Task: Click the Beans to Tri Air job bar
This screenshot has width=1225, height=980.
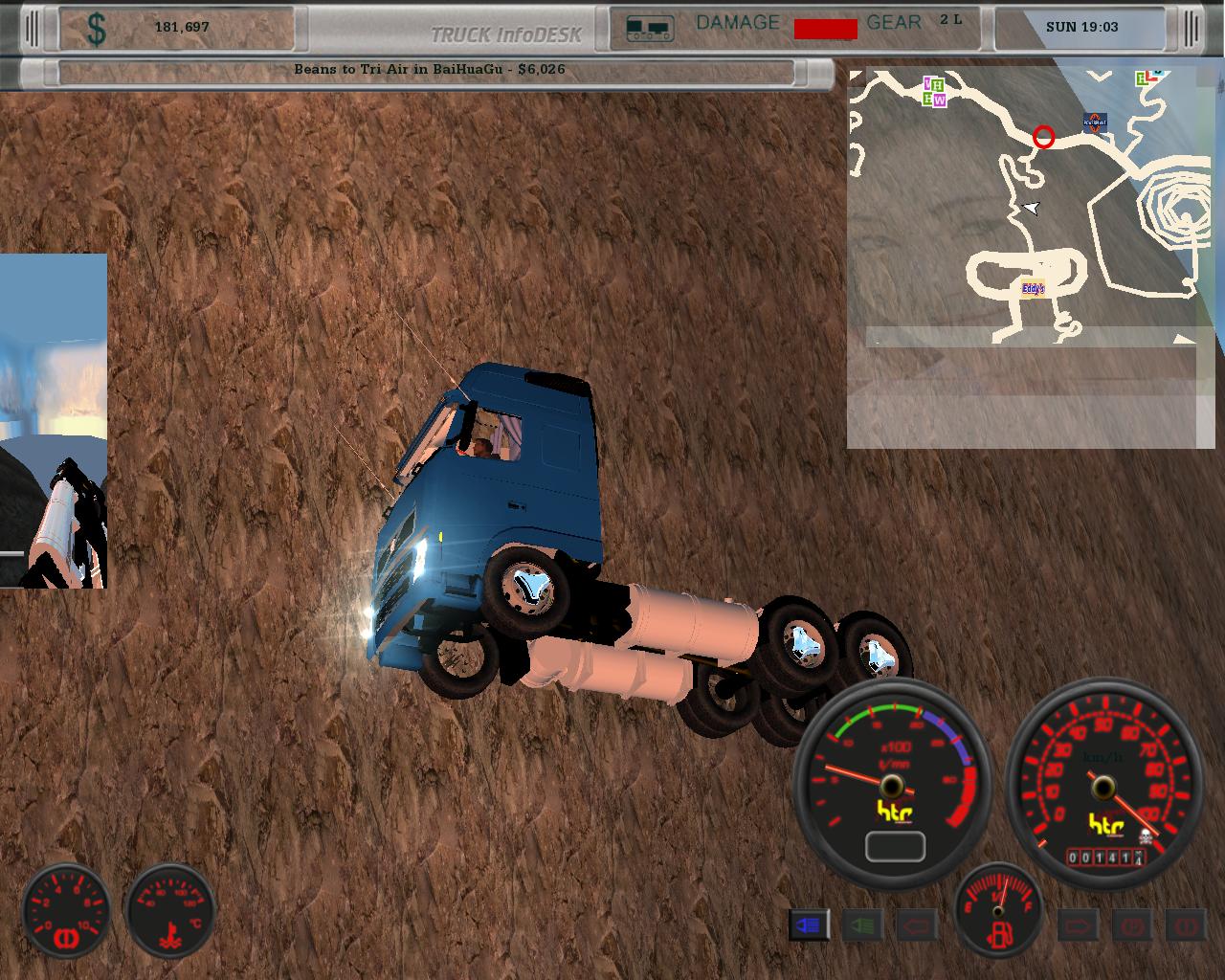Action: click(428, 70)
